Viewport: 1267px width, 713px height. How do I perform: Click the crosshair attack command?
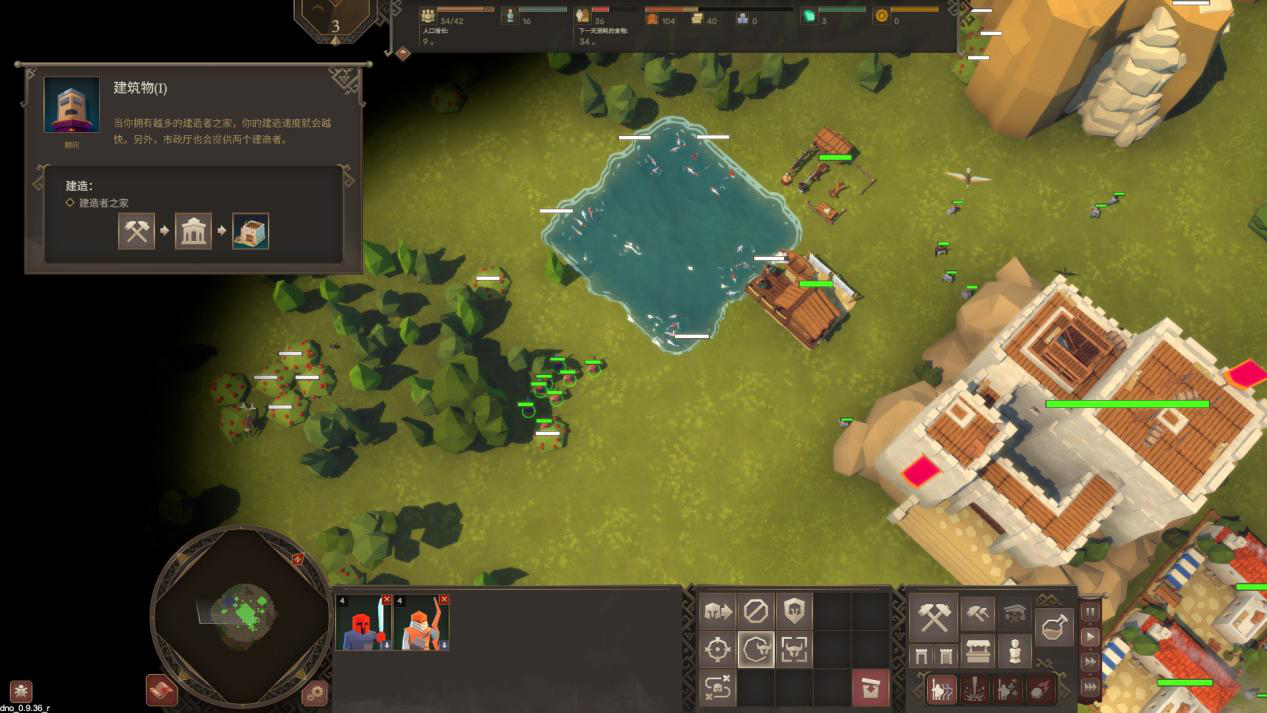pyautogui.click(x=717, y=649)
